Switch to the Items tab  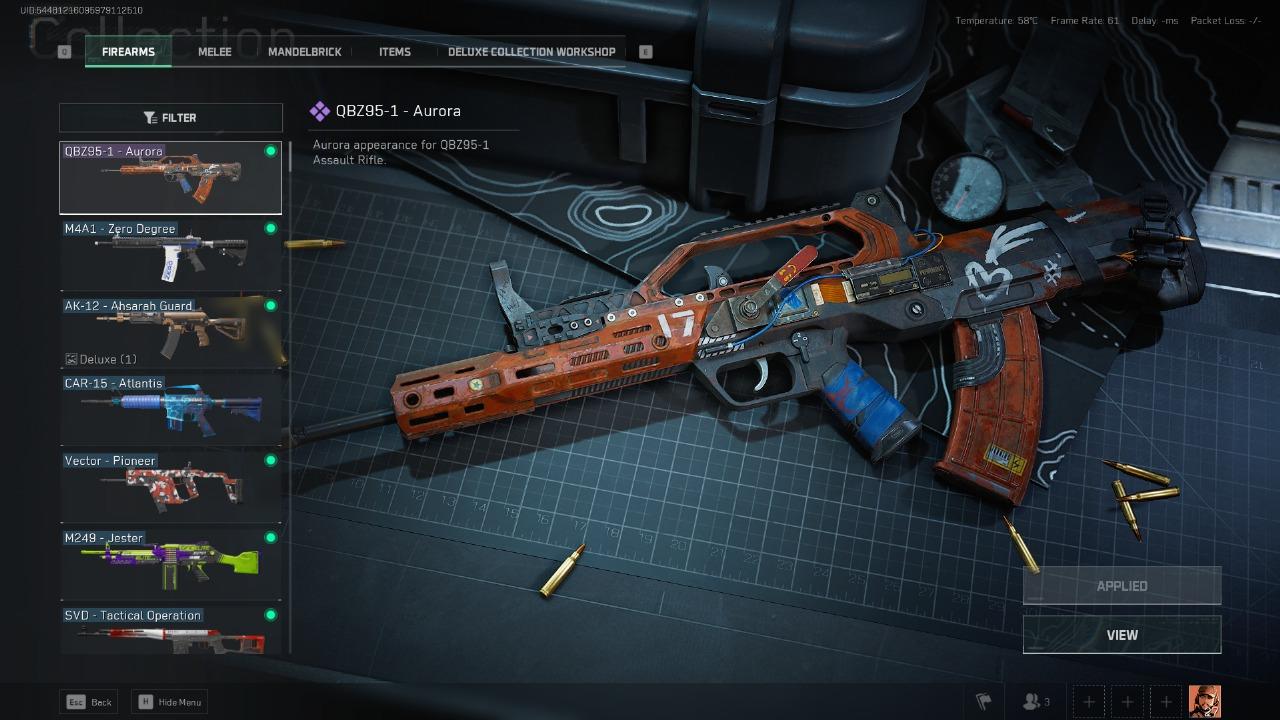(x=395, y=52)
